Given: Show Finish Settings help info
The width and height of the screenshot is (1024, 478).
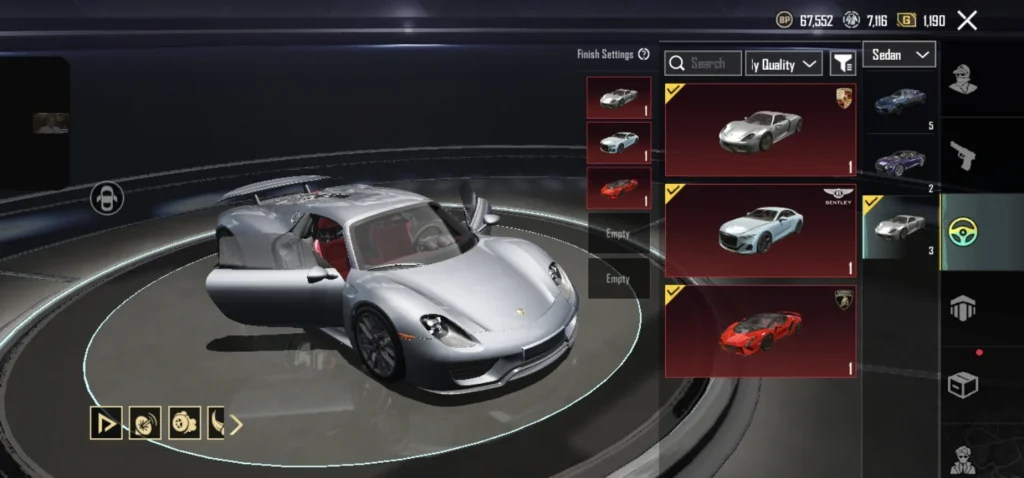Looking at the screenshot, I should 644,54.
